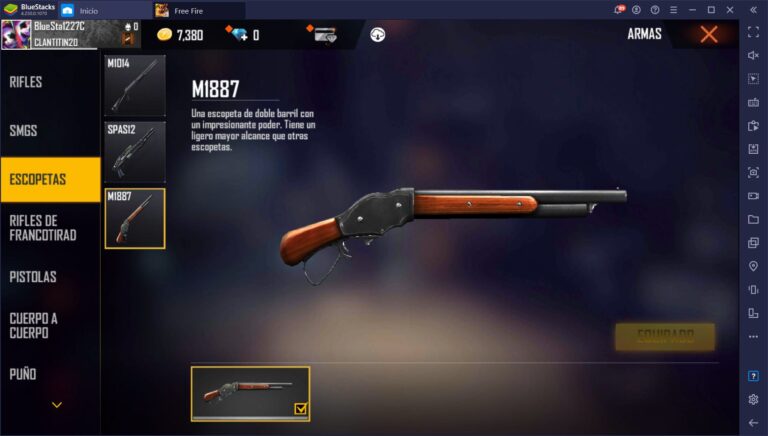Select the PUÑO category
This screenshot has height=436, width=768.
tap(23, 374)
